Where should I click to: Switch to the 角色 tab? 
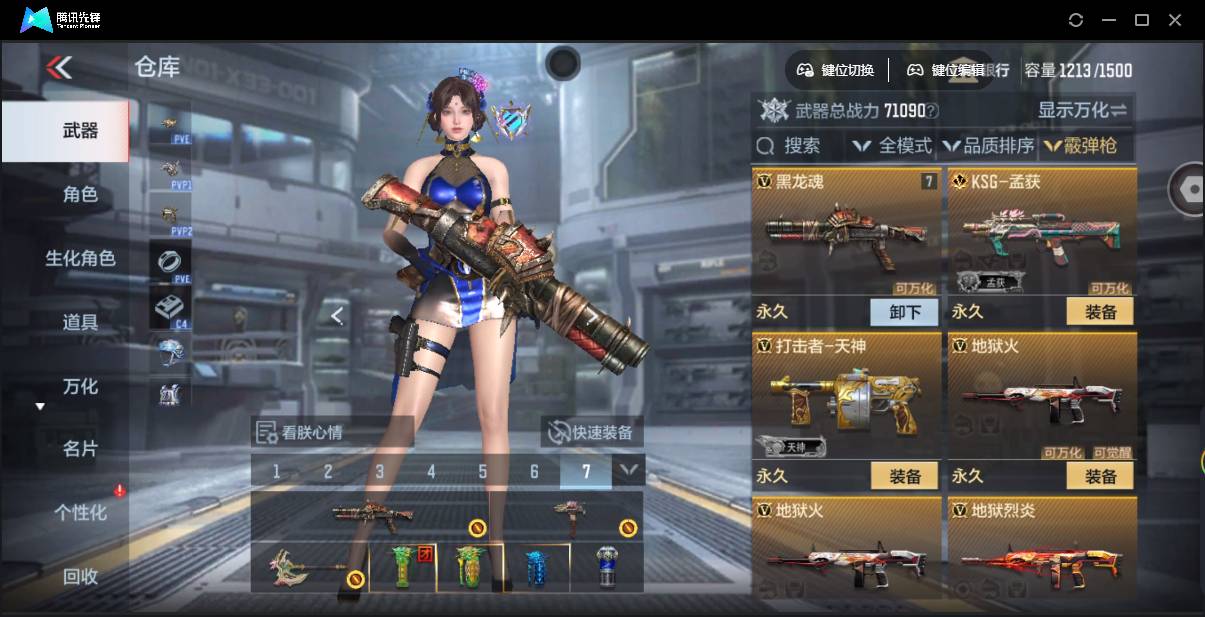click(80, 194)
